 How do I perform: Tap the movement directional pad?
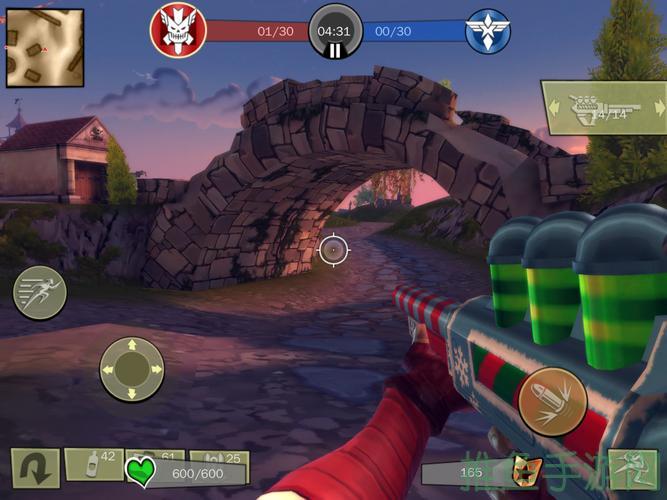click(x=131, y=370)
